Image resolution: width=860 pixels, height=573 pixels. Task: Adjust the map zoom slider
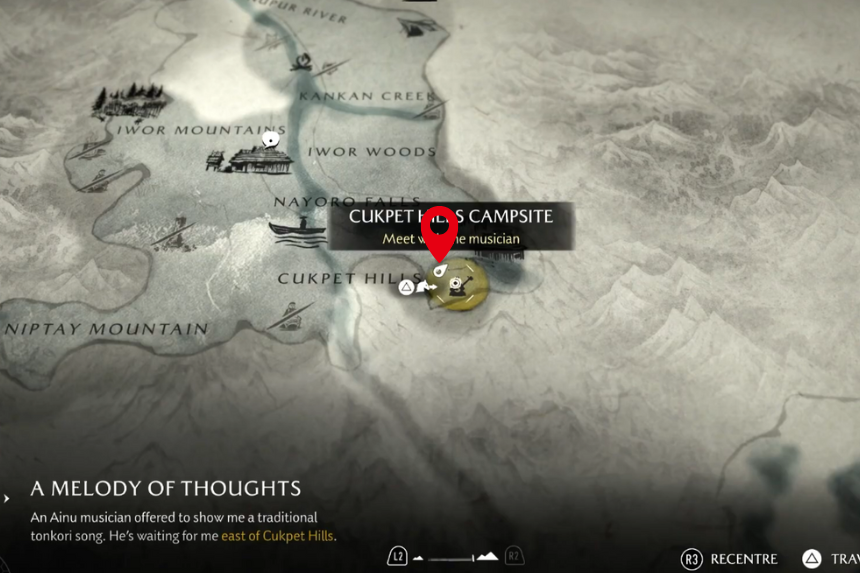click(458, 557)
